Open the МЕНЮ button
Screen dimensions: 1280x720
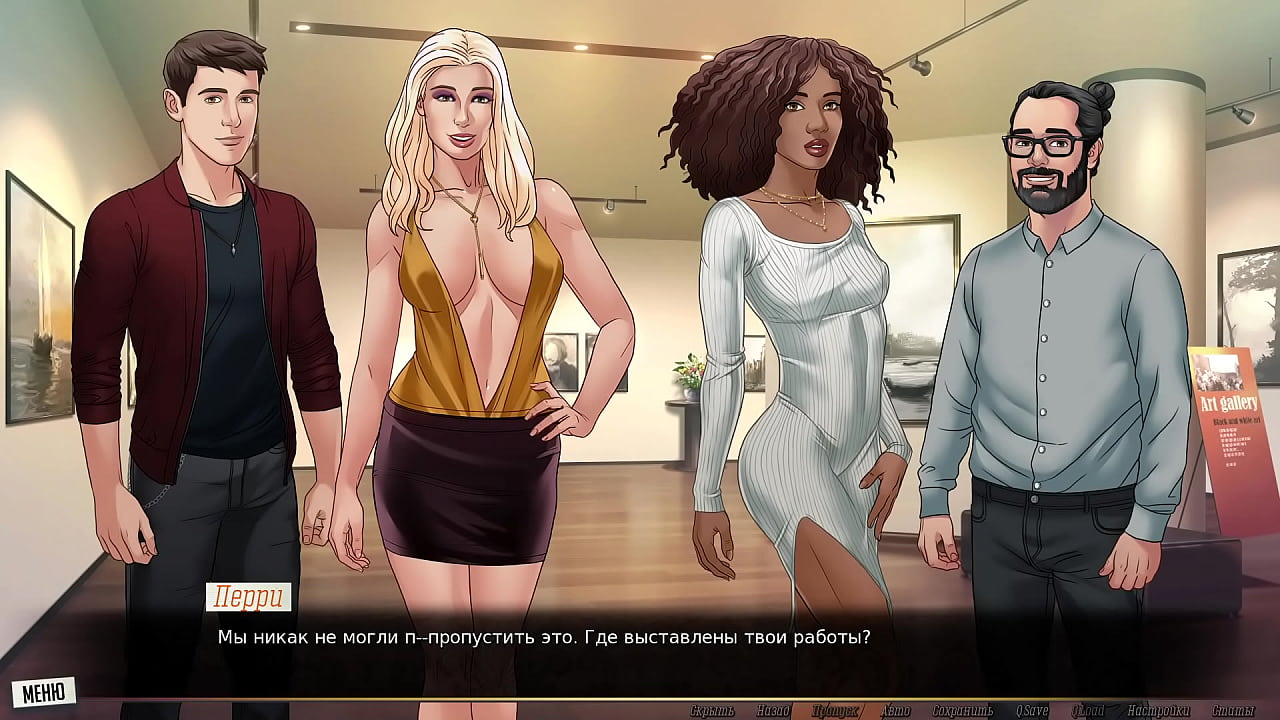tap(44, 691)
